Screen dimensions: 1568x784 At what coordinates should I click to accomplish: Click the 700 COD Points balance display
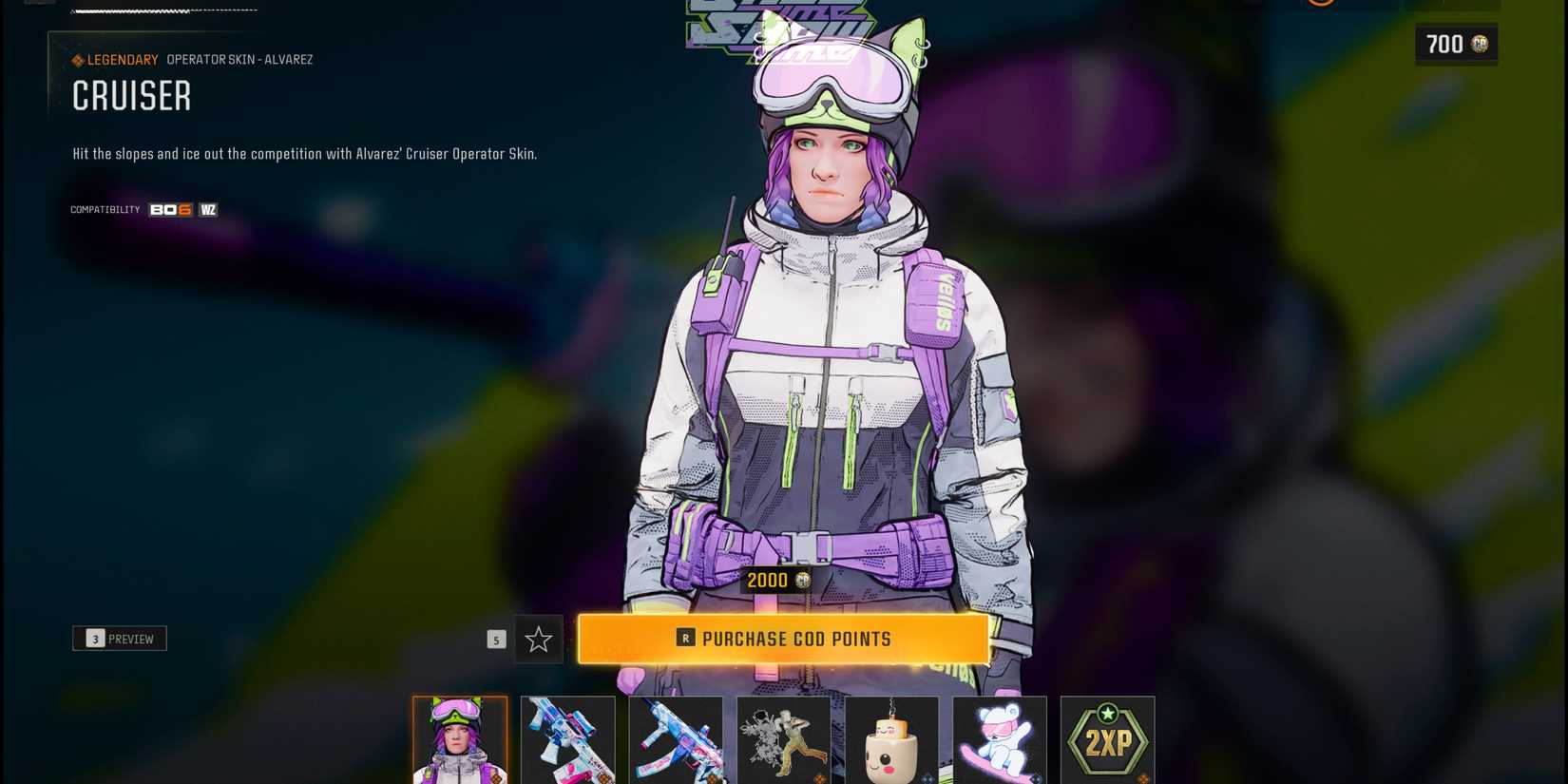coord(1456,44)
